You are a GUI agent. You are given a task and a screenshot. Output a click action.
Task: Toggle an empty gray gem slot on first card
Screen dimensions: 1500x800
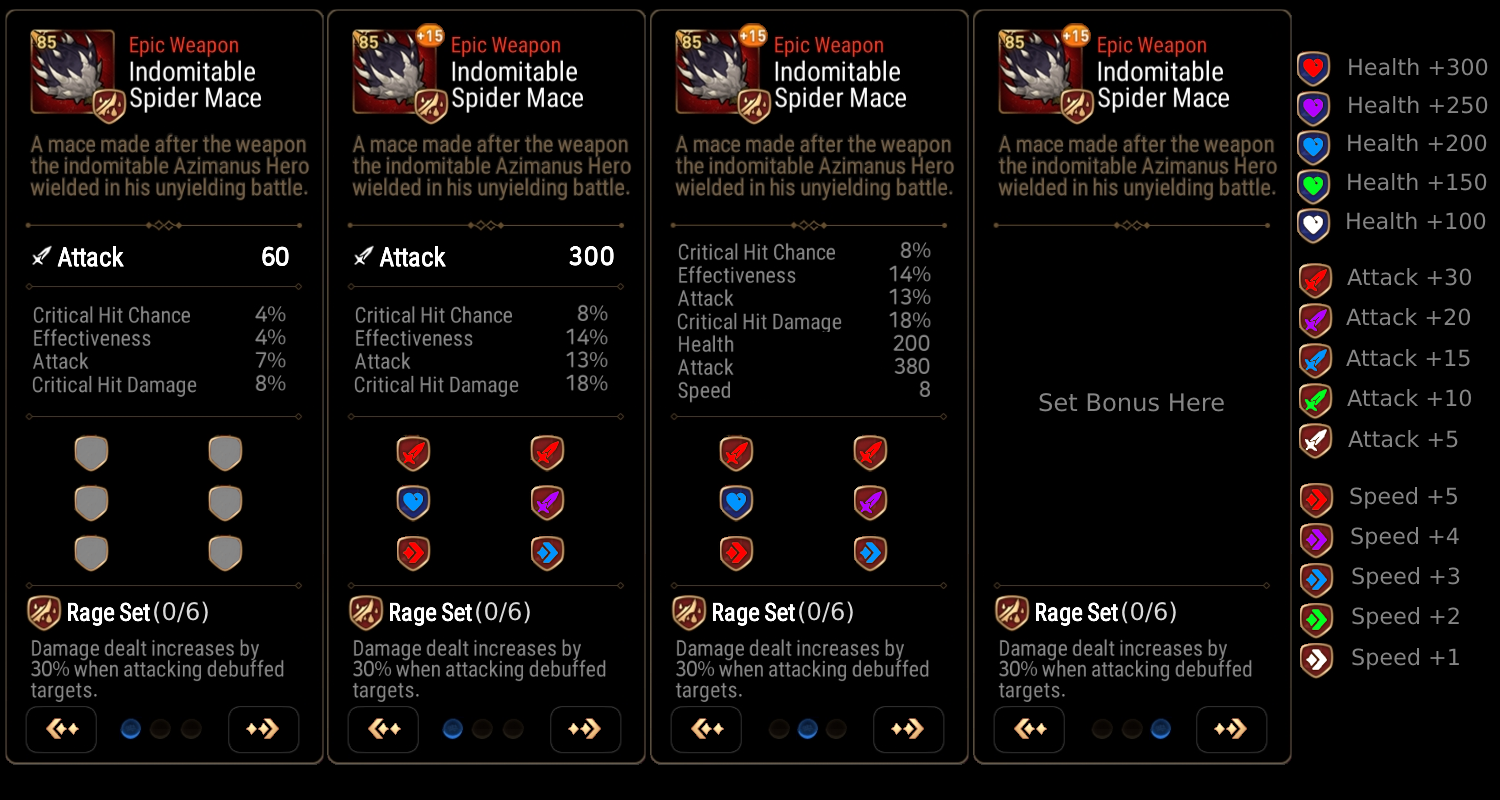point(91,453)
